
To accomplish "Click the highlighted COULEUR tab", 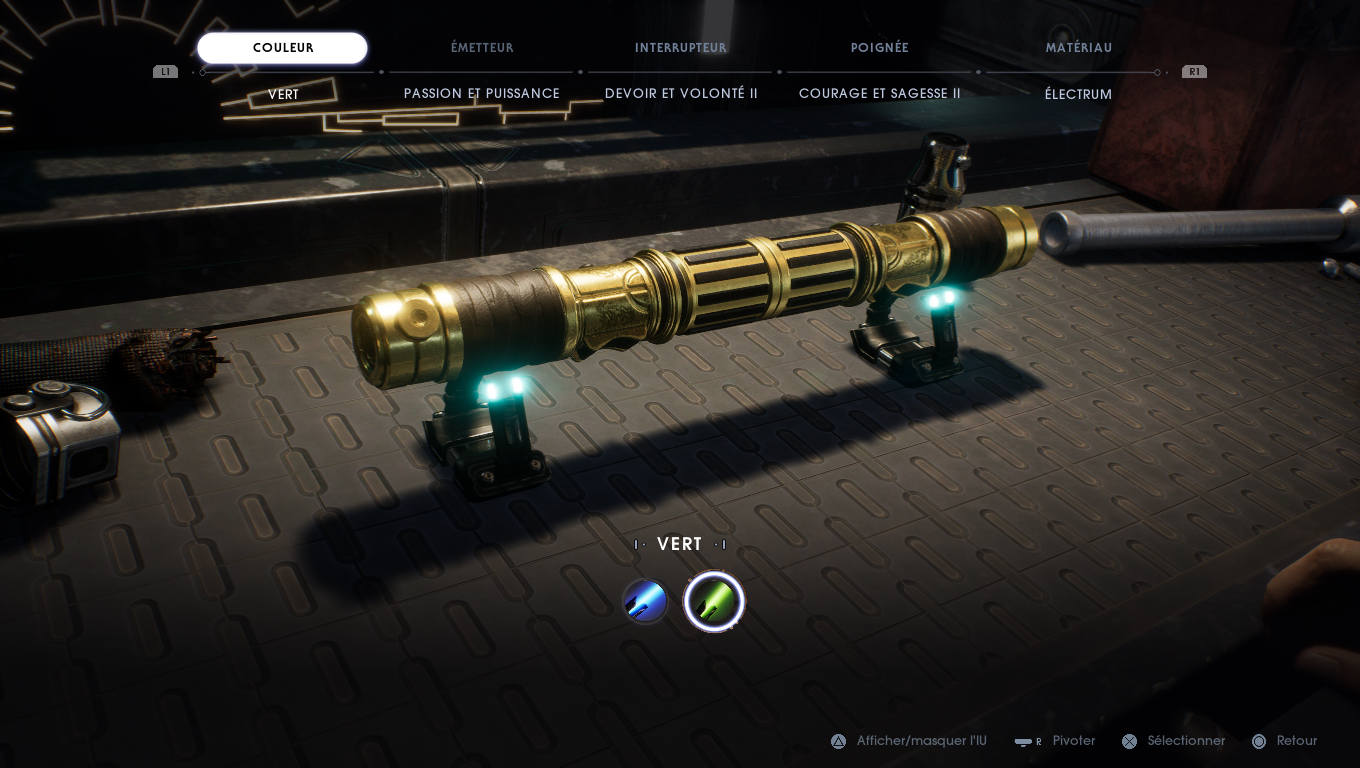I will tap(283, 47).
